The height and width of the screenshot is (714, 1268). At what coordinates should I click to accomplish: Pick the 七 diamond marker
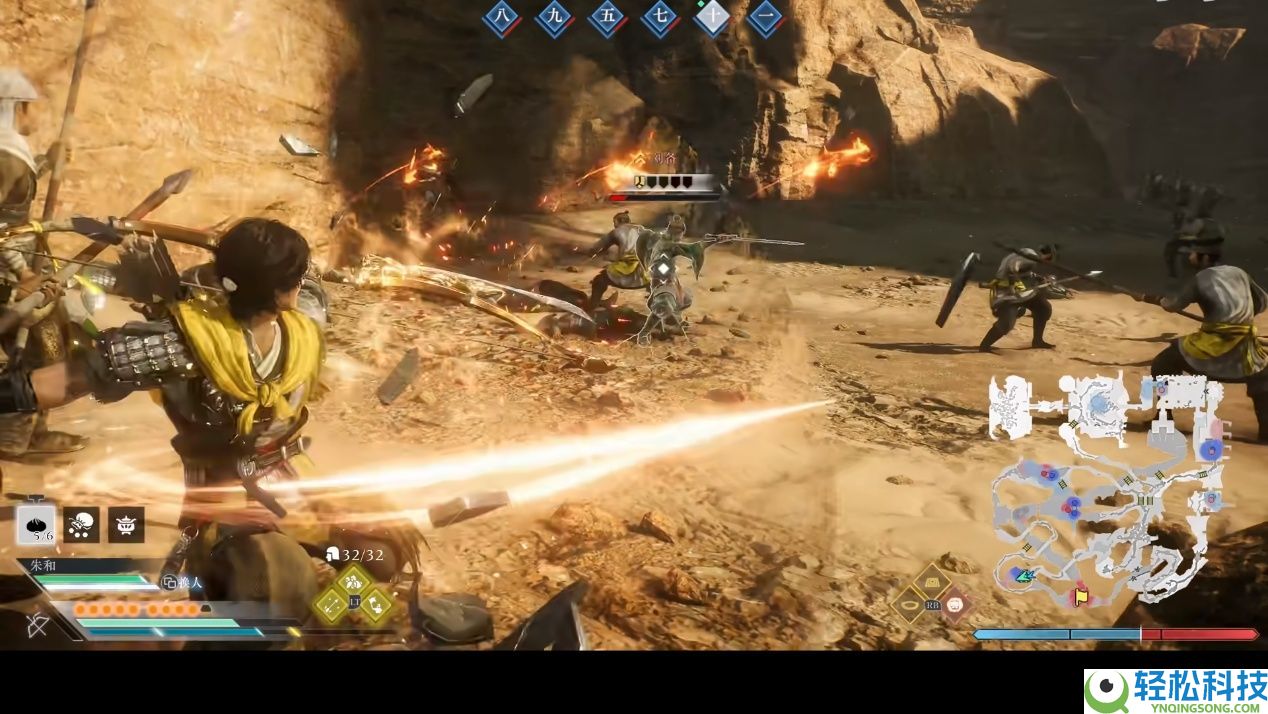[x=659, y=17]
